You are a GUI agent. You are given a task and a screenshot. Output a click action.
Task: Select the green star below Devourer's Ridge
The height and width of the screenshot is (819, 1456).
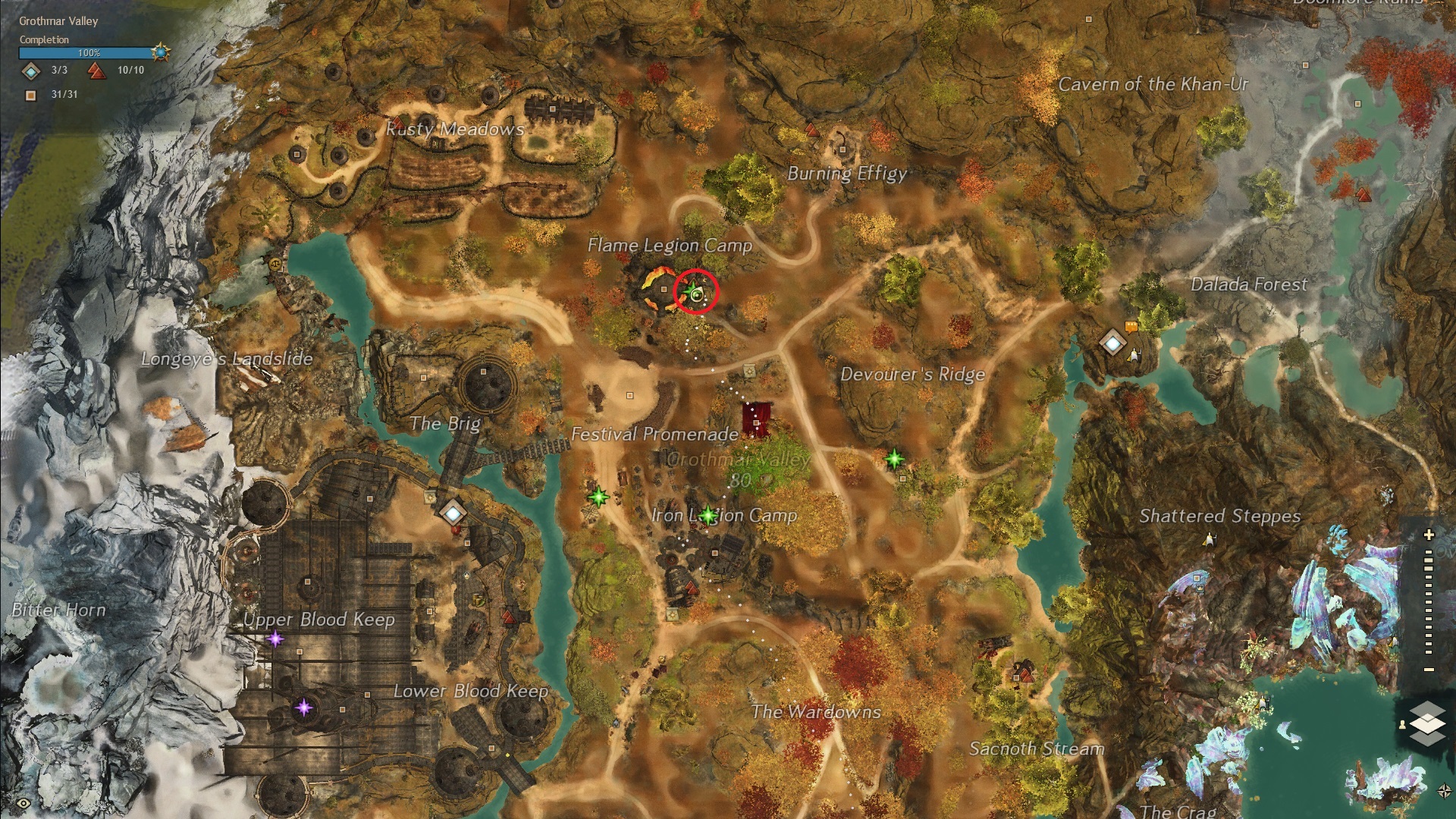(895, 458)
